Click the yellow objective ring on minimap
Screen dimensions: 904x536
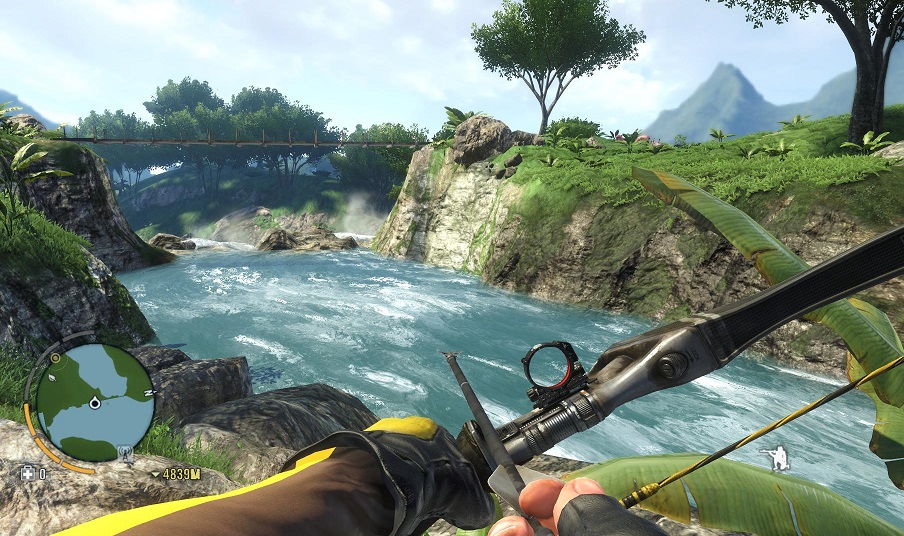tap(56, 358)
